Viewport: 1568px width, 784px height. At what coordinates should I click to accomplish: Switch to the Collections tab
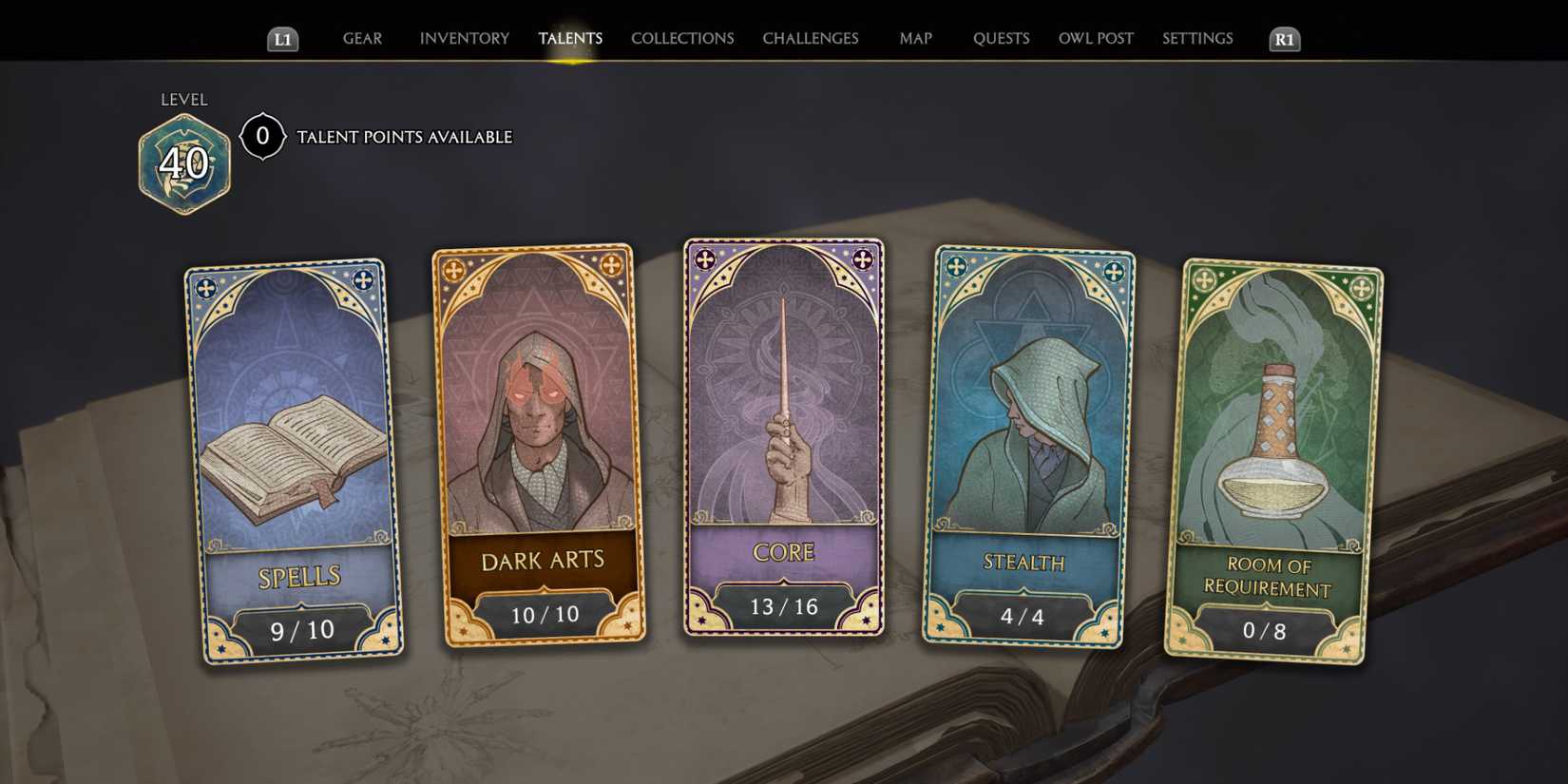(x=681, y=38)
